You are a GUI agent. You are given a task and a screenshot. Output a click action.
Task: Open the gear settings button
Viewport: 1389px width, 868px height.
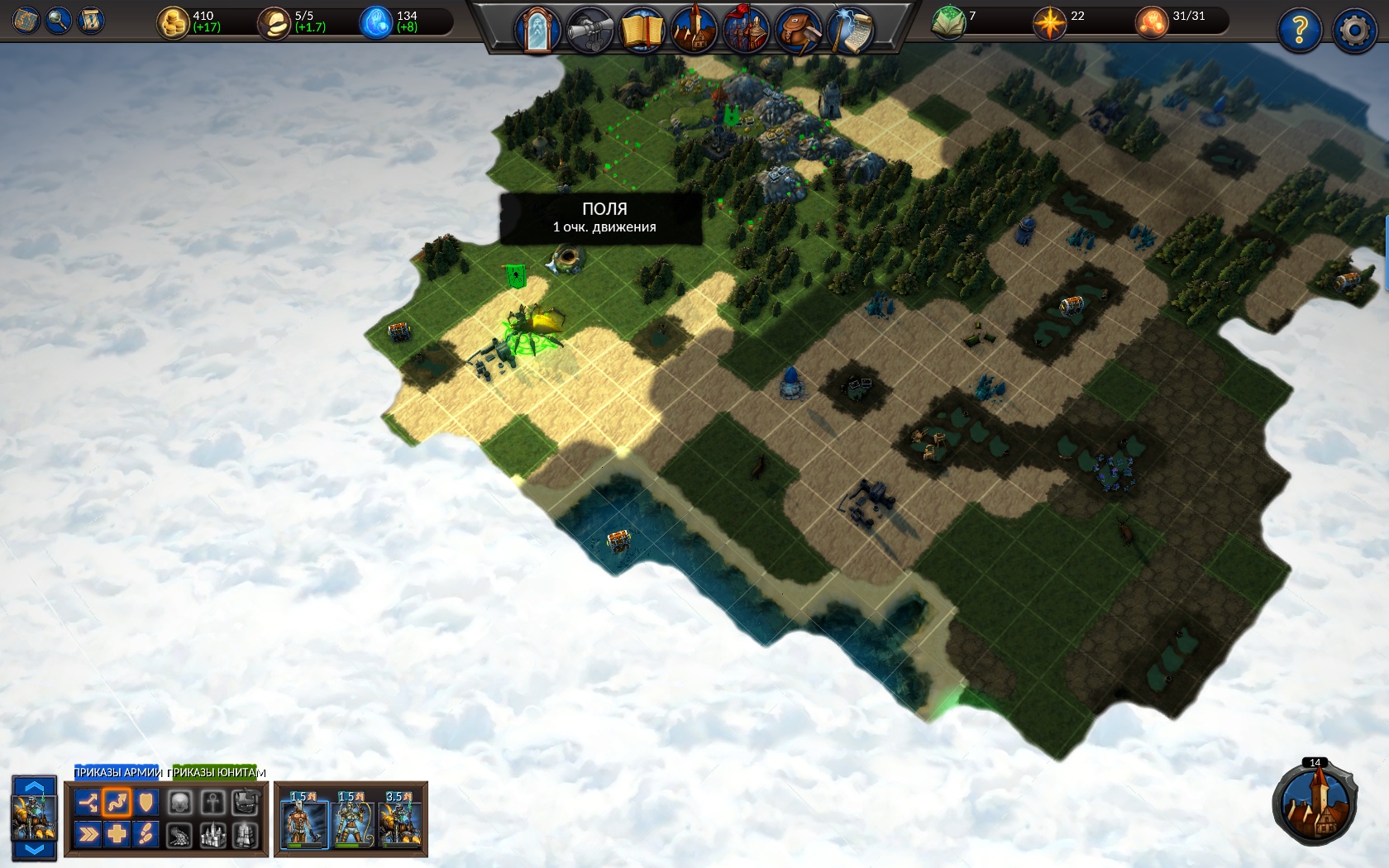click(1354, 31)
